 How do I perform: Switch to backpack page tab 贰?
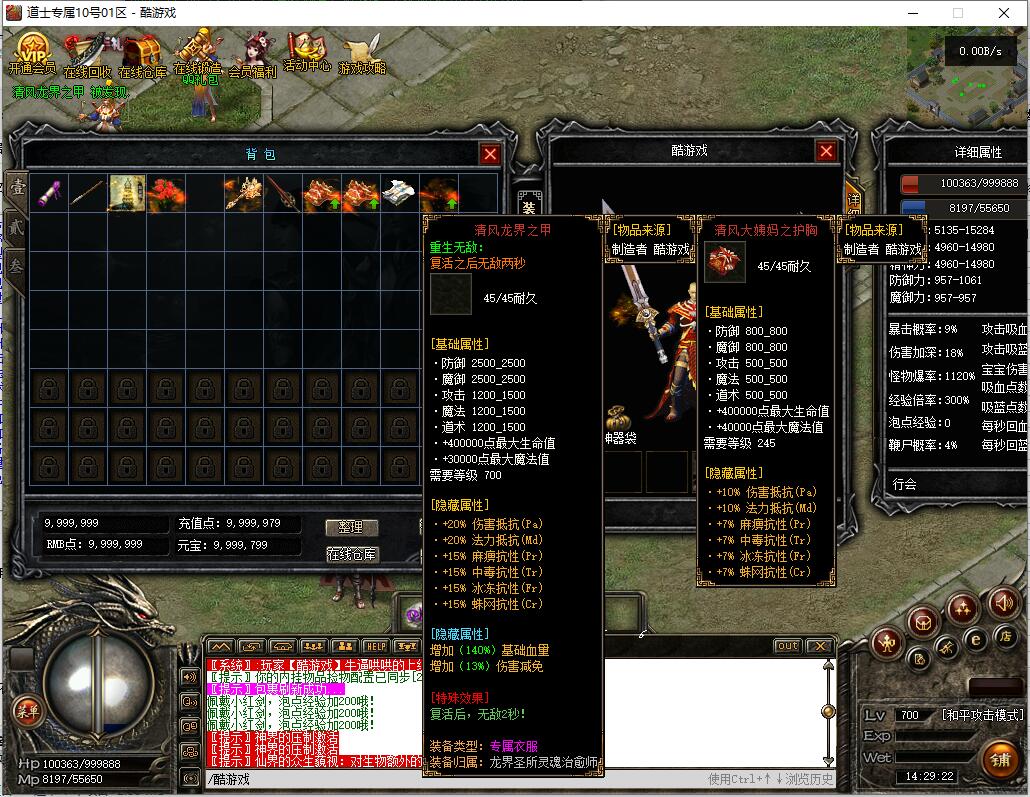click(17, 225)
